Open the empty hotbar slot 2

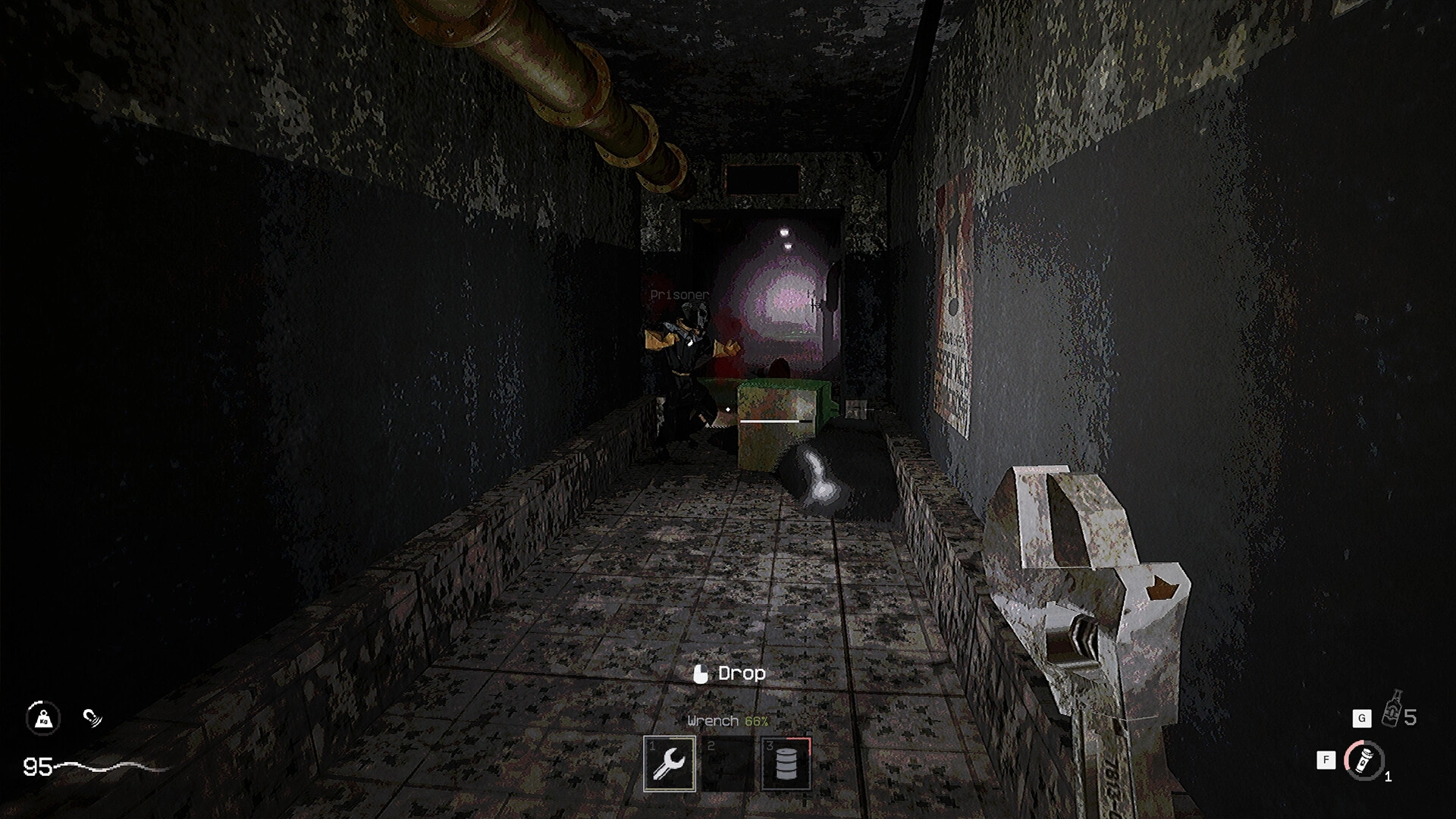[728, 762]
